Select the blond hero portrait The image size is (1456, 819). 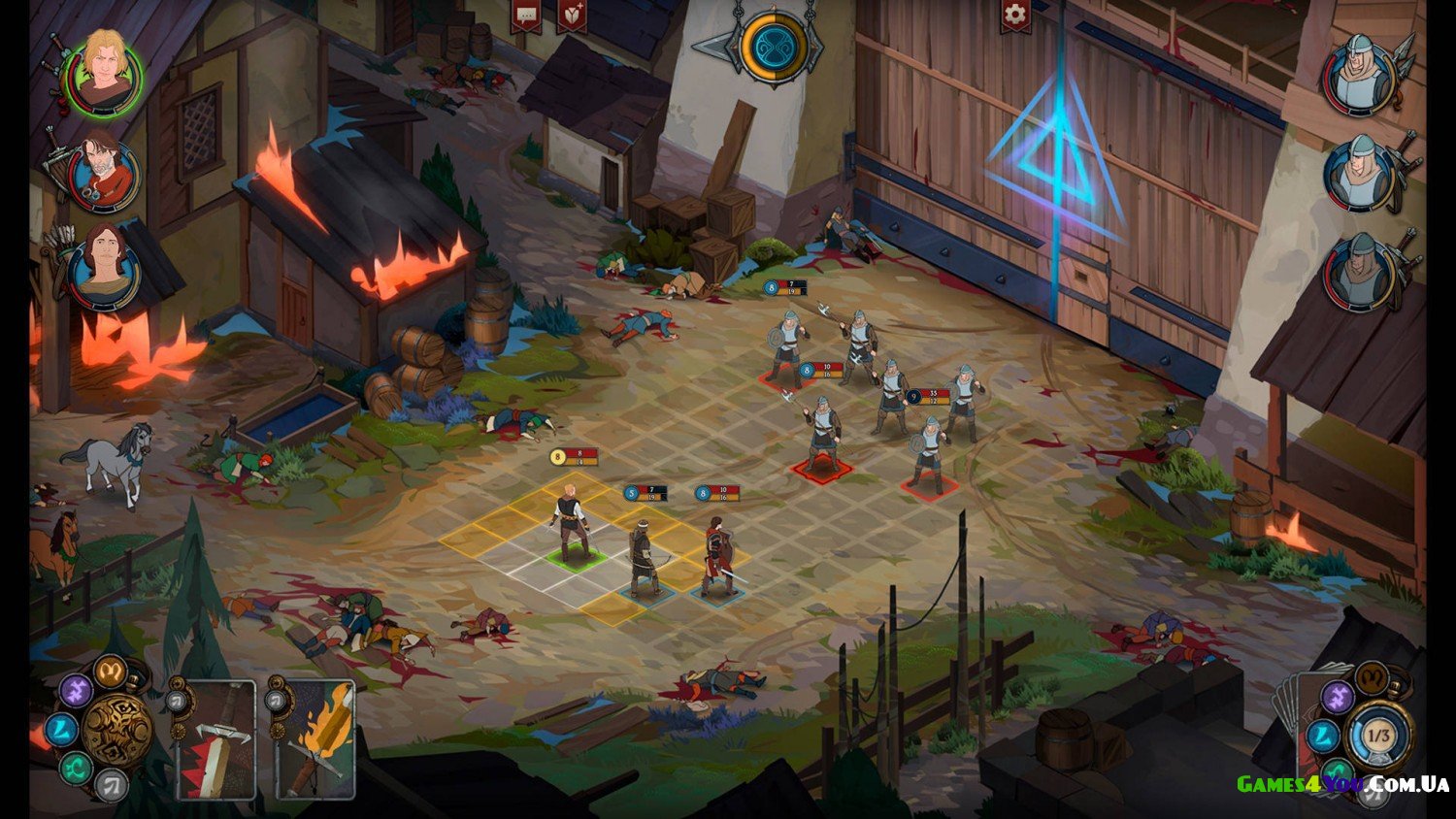pos(103,71)
